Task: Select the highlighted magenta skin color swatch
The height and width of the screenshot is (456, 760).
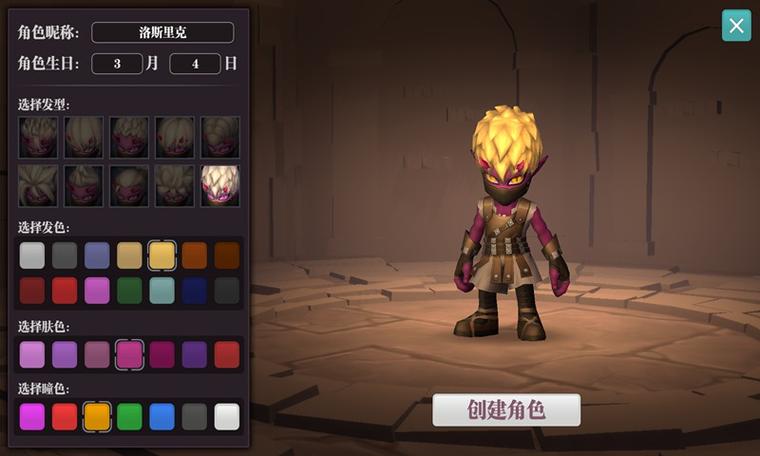Action: [130, 354]
